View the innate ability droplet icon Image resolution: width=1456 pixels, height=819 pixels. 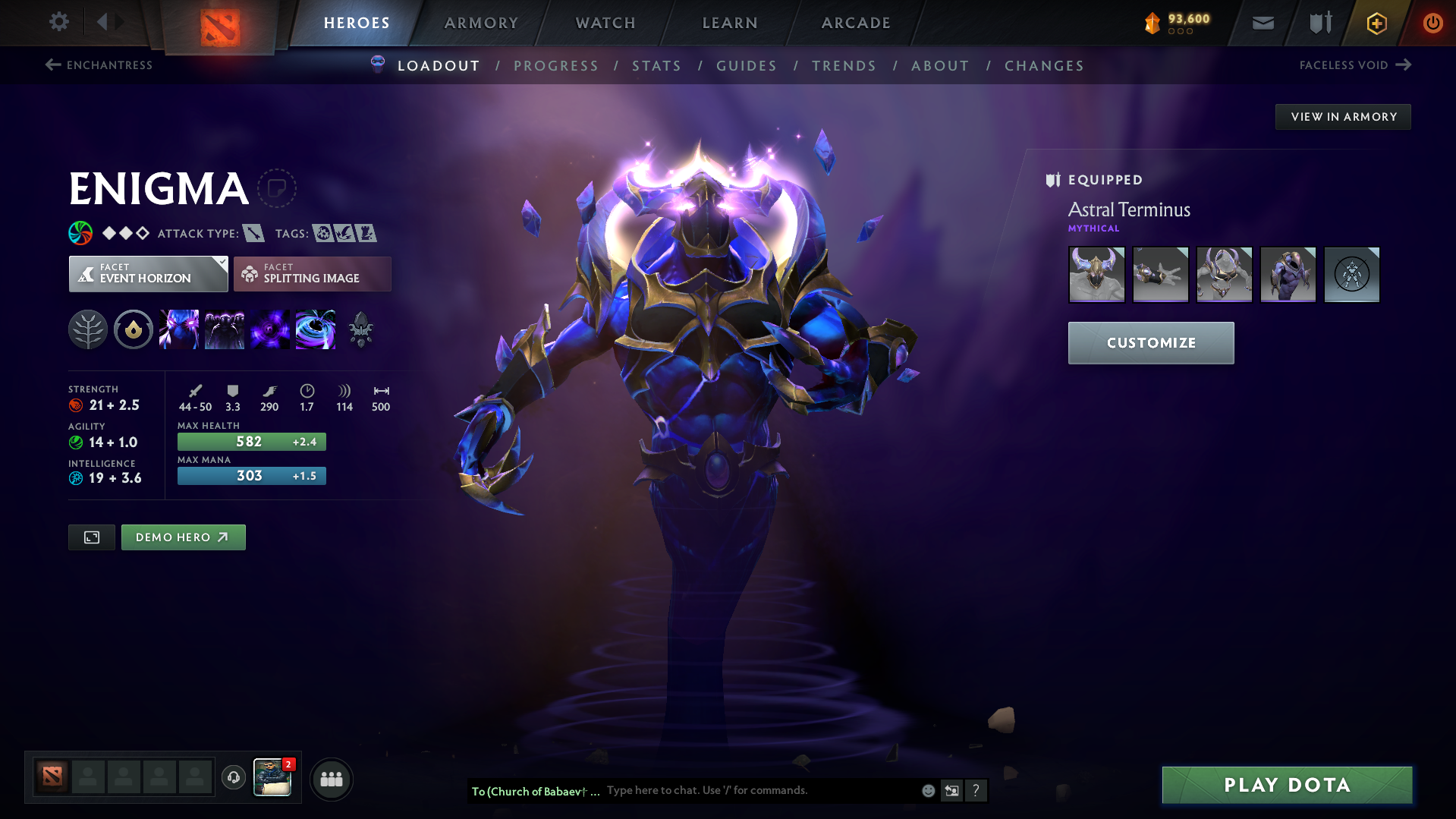134,329
